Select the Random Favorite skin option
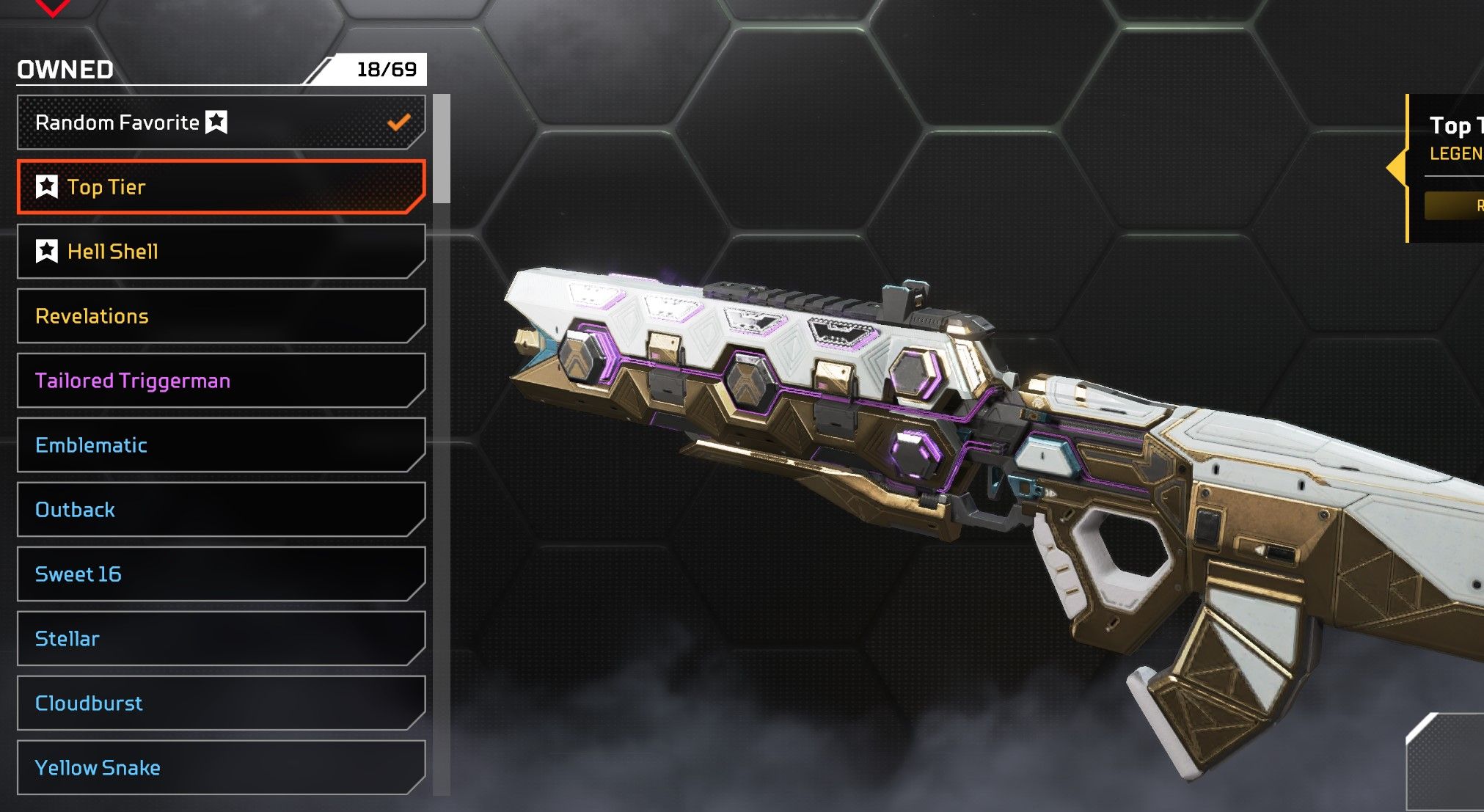The height and width of the screenshot is (812, 1484). pos(220,122)
